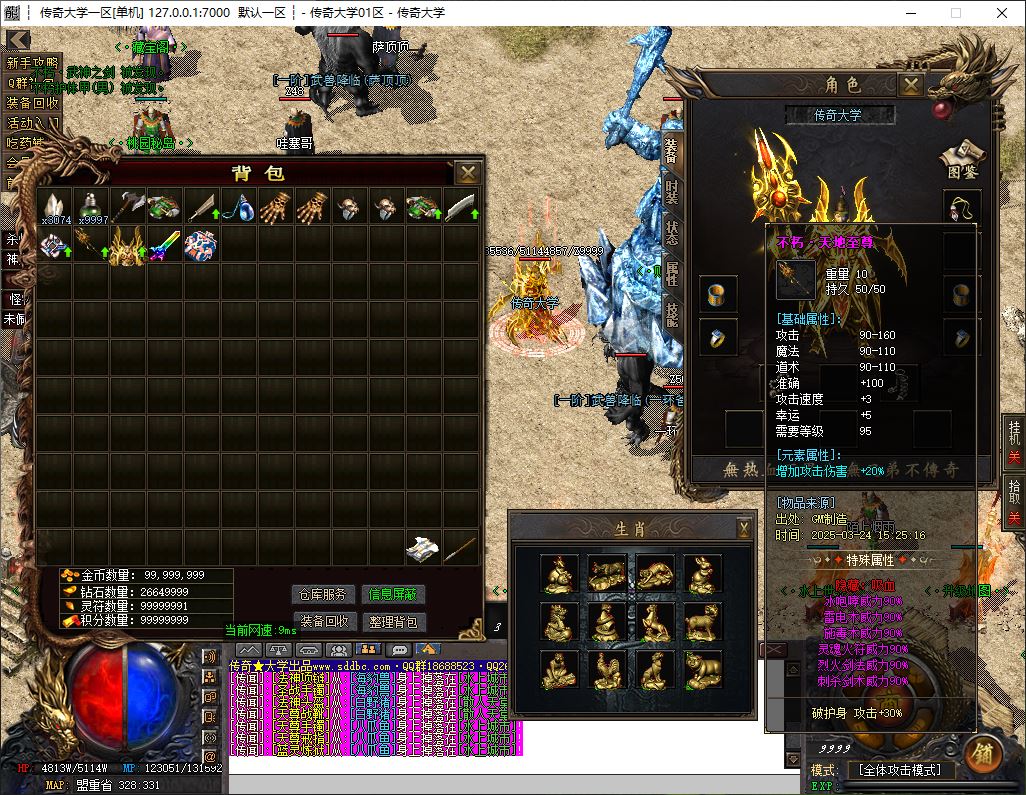Select the rainbow sword in the backpack
Image resolution: width=1026 pixels, height=795 pixels.
[x=164, y=245]
